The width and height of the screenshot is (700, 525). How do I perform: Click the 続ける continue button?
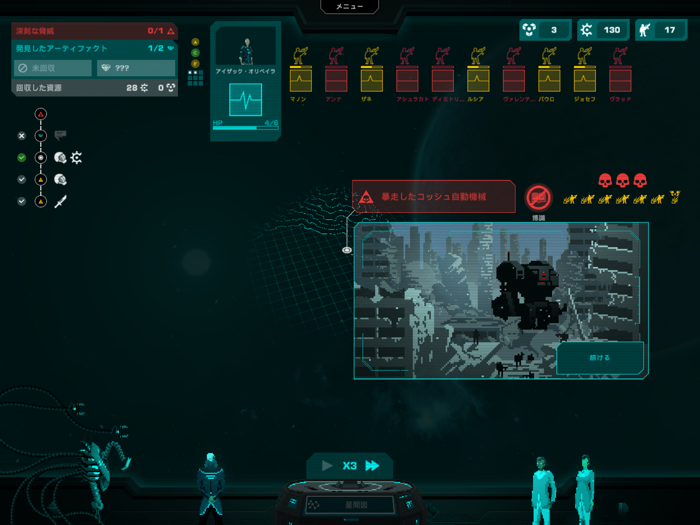(600, 357)
